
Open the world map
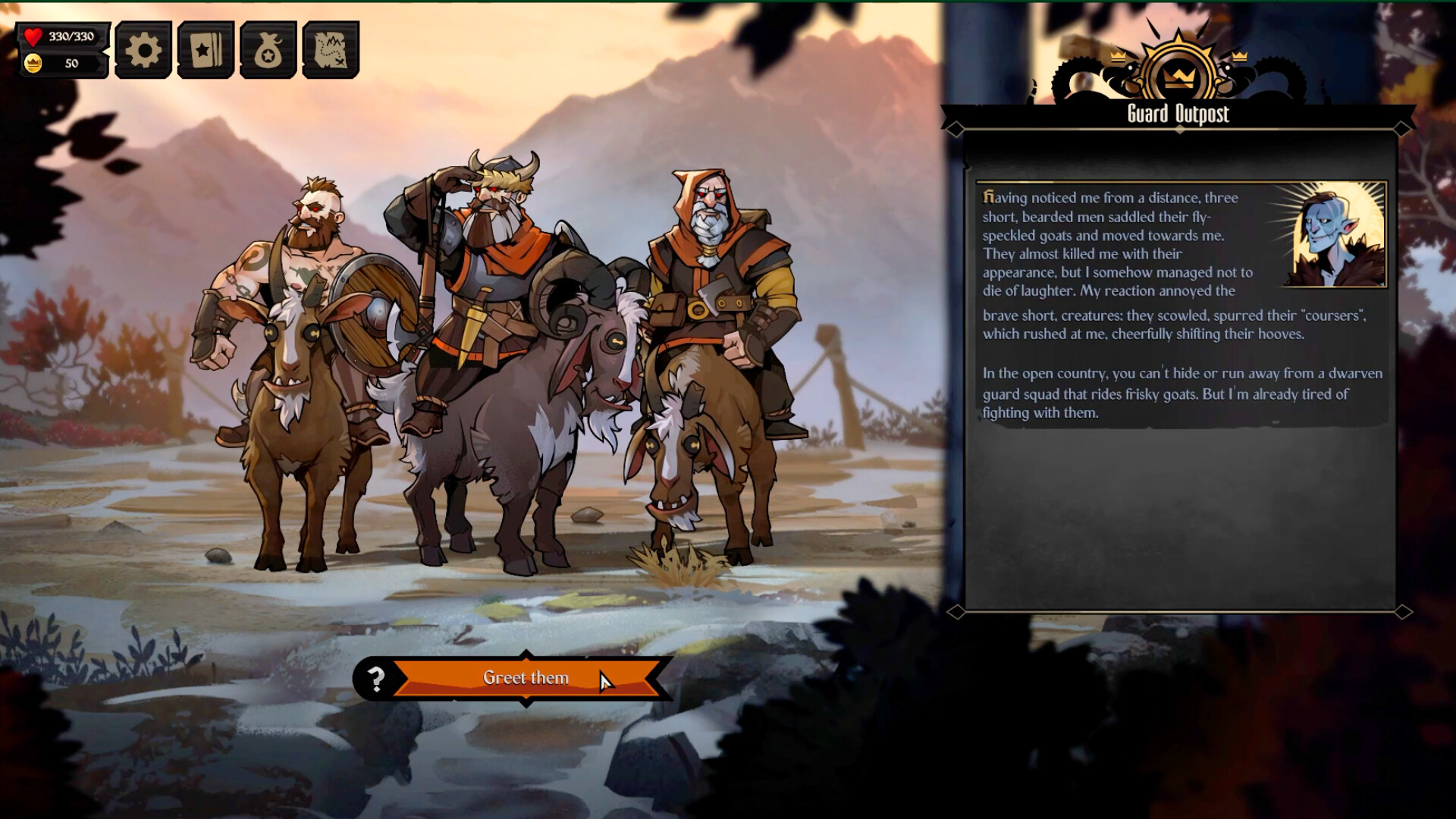point(329,49)
